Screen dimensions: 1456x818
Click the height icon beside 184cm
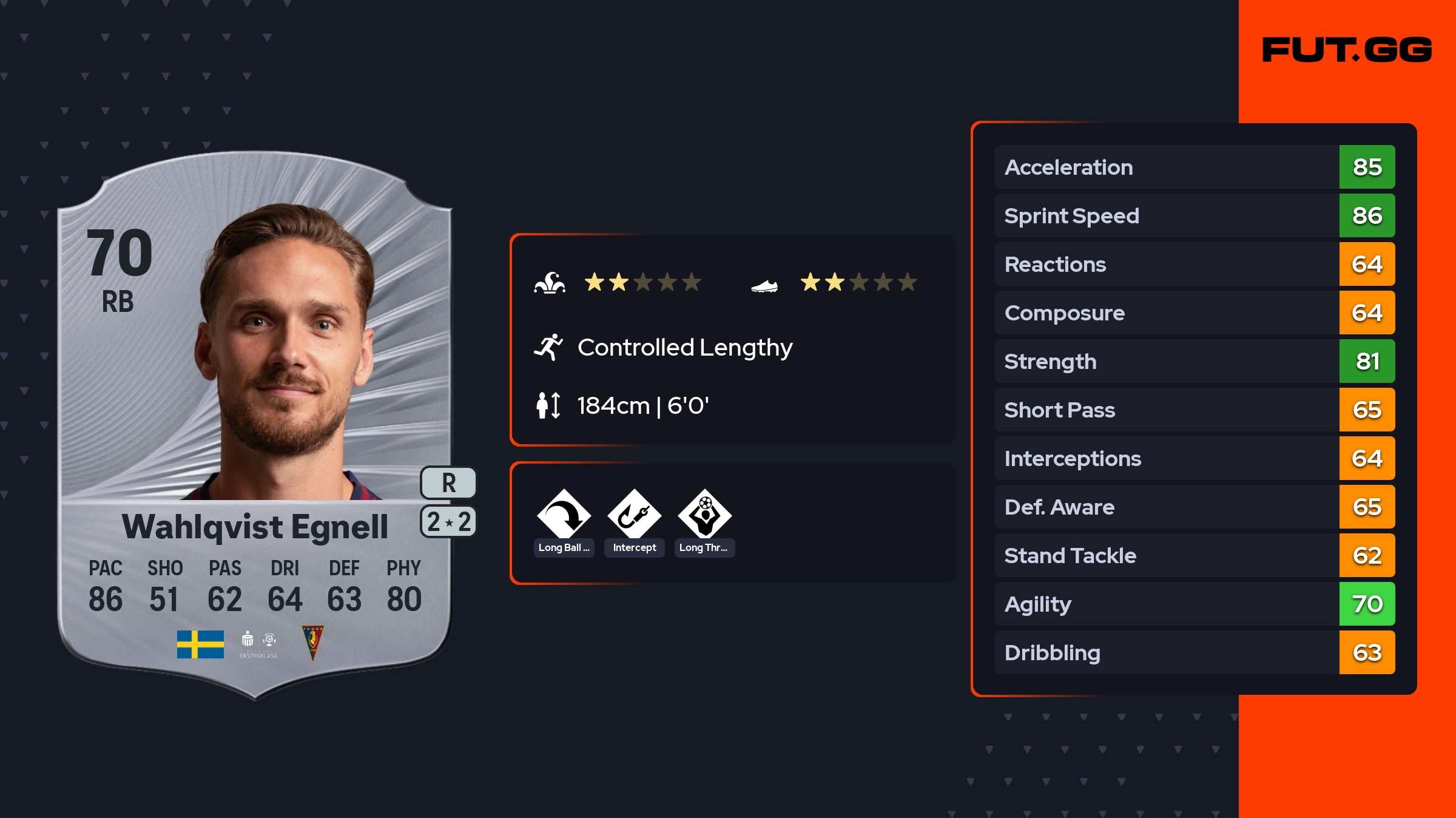tap(548, 405)
